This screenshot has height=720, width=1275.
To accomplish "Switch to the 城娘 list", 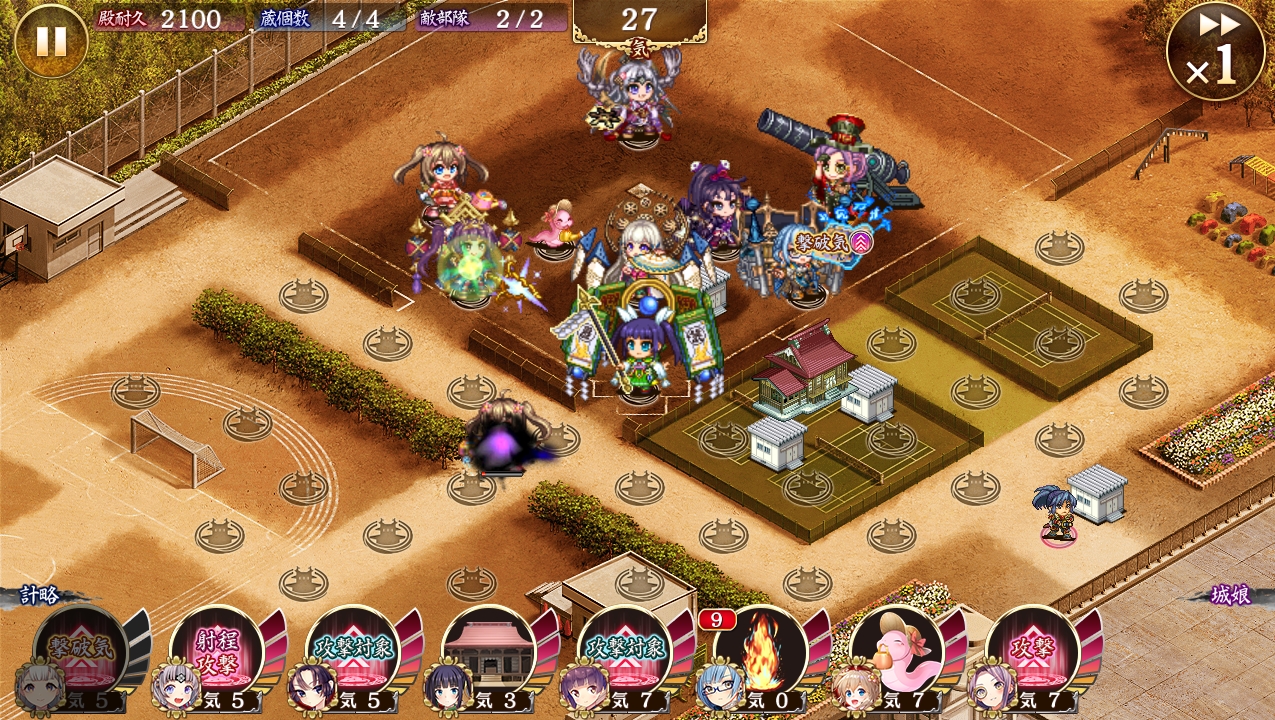I will (x=1229, y=596).
